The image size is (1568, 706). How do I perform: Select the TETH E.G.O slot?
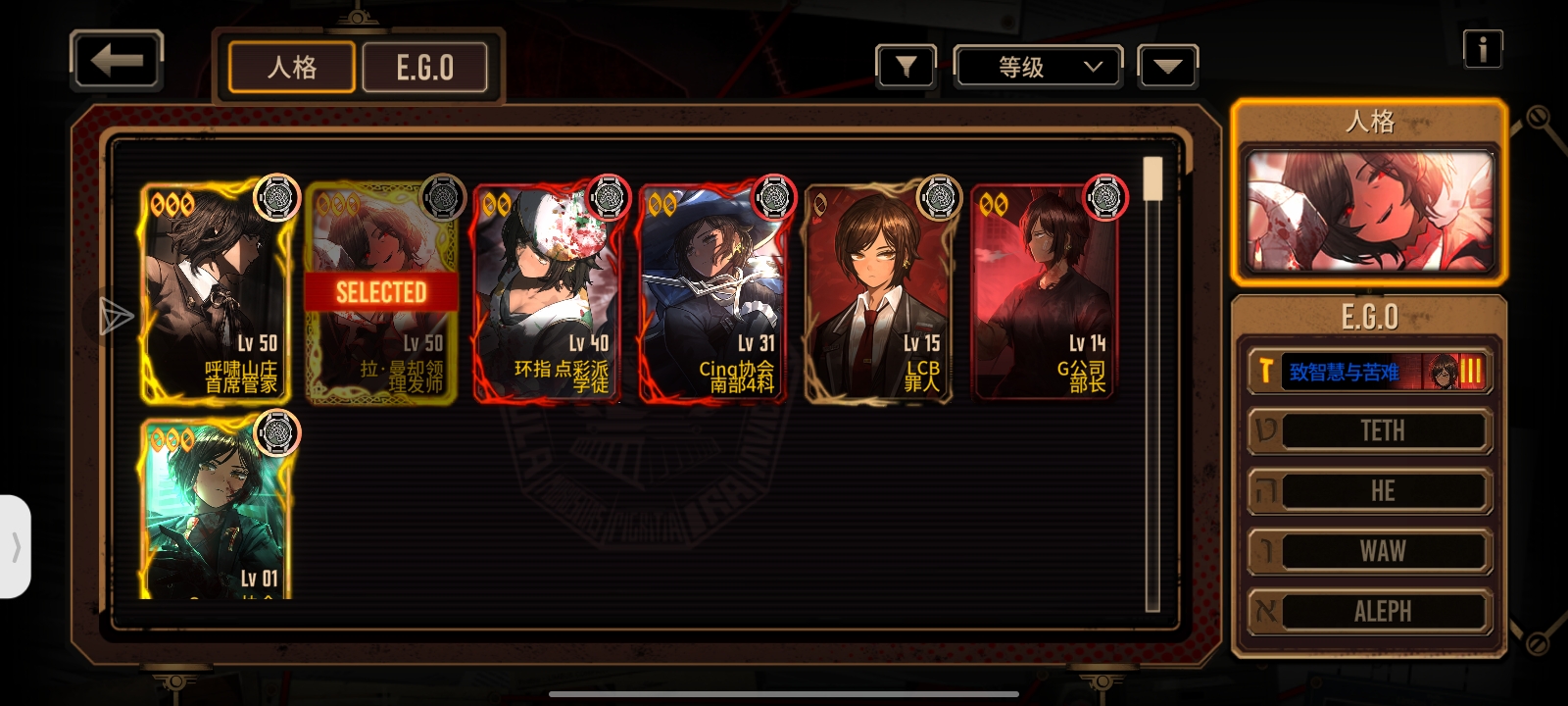[1369, 431]
